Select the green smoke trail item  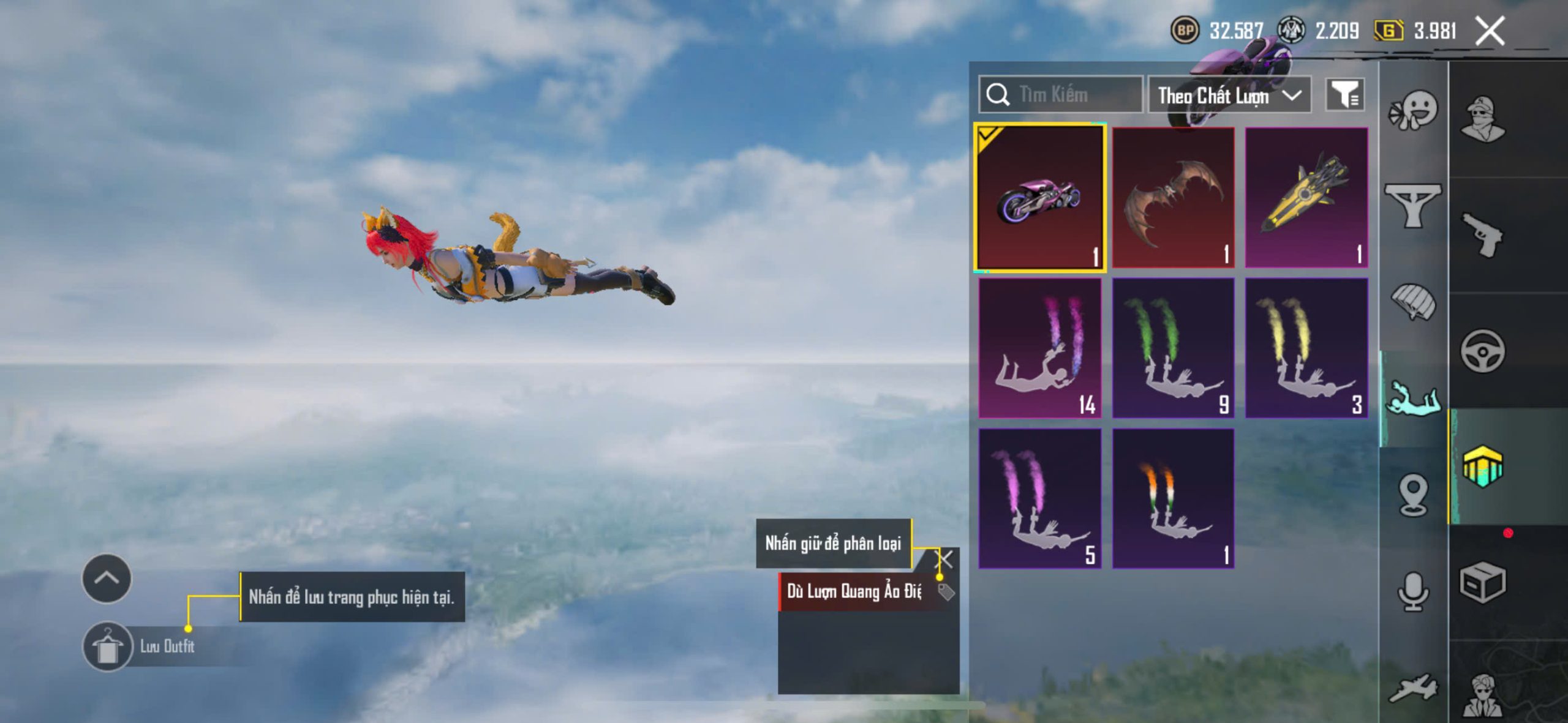pyautogui.click(x=1173, y=348)
